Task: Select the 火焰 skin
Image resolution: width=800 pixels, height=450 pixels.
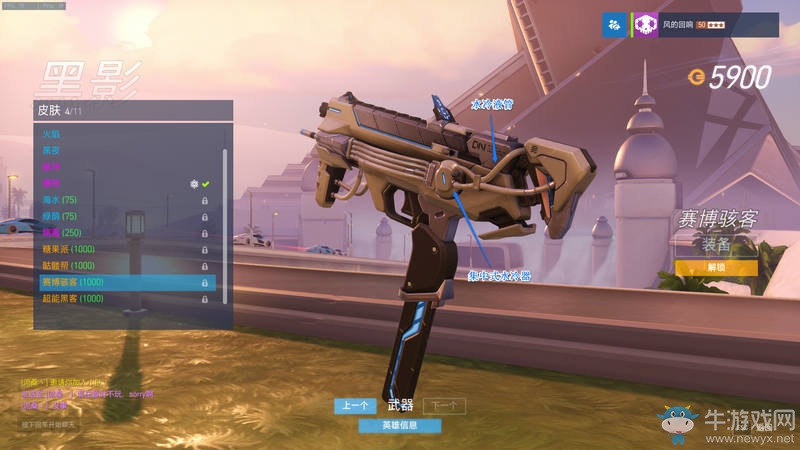Action: click(x=50, y=134)
